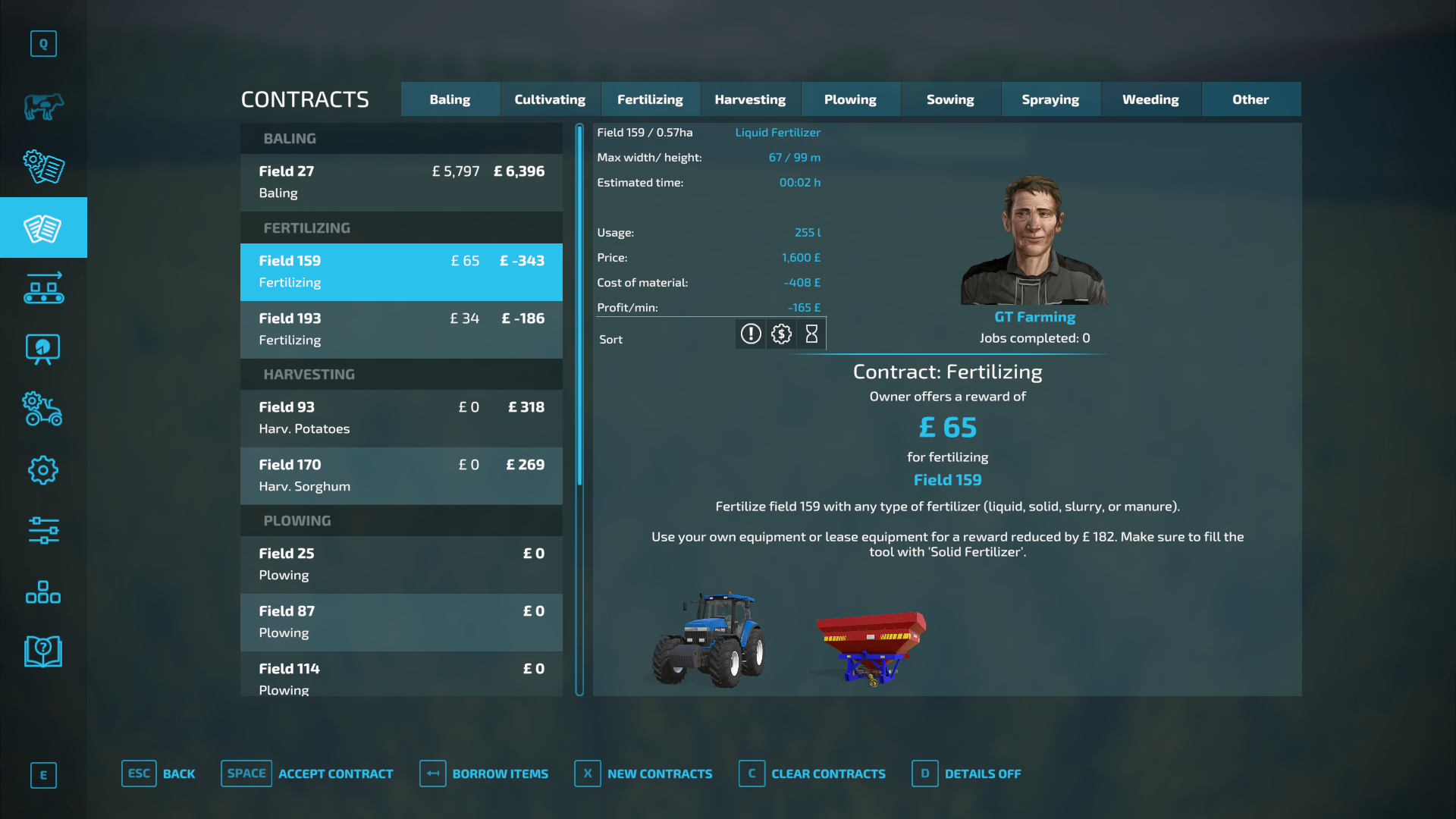Open the game settings gear icon

(43, 470)
